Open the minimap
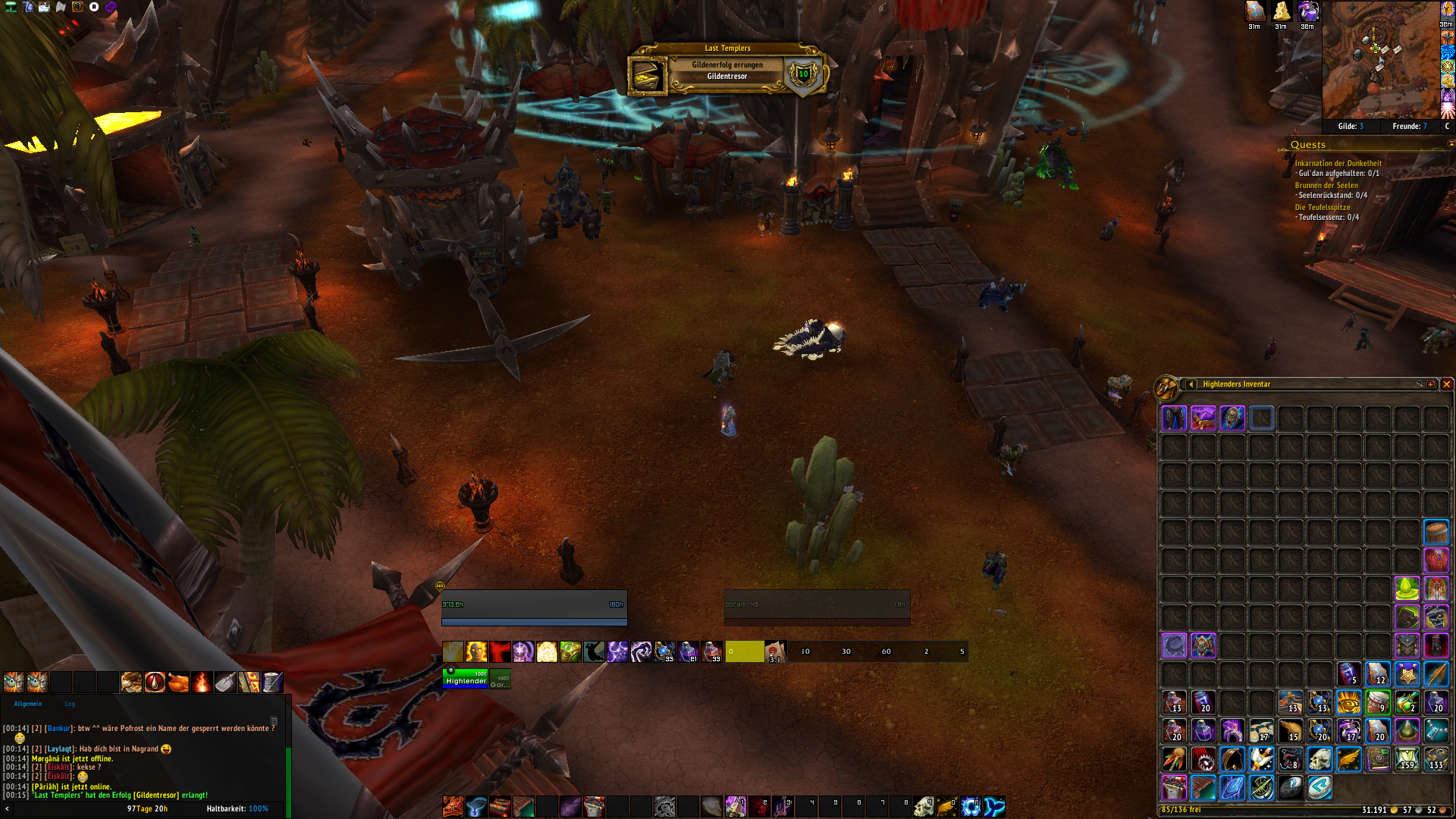 [1380, 59]
